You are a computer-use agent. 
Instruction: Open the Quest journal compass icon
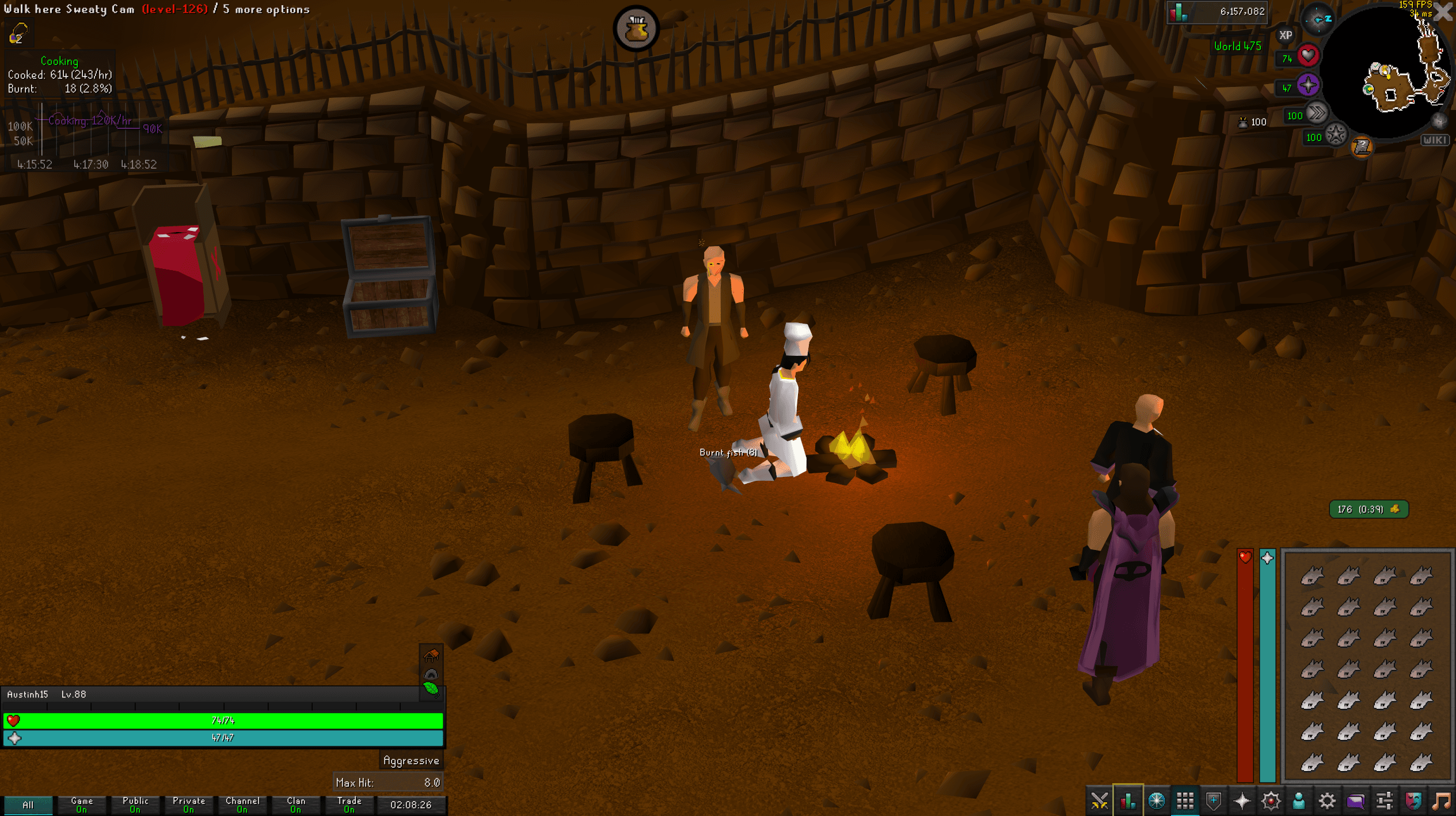tap(1157, 800)
